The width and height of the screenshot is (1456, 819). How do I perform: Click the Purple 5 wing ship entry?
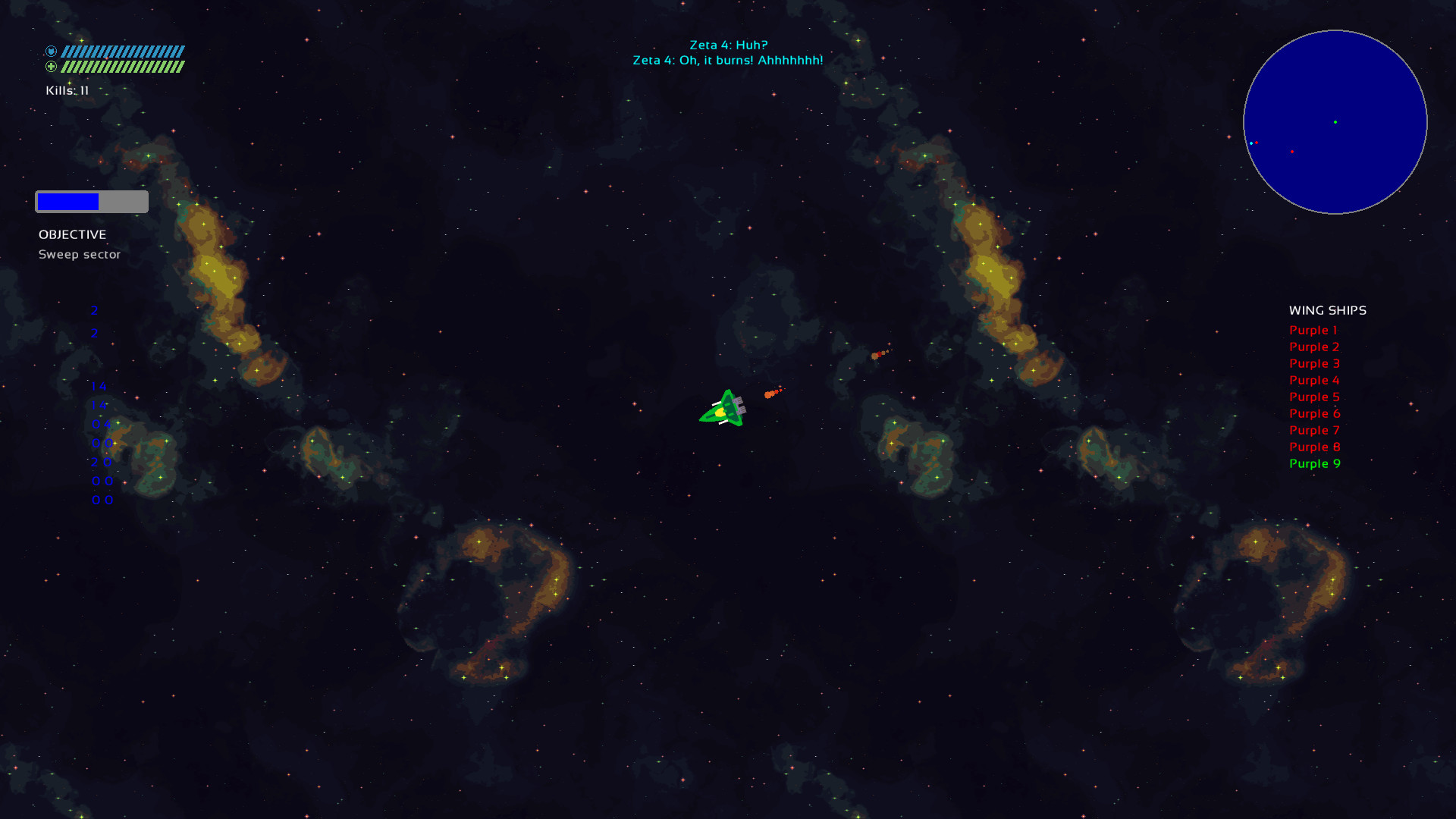[1314, 397]
